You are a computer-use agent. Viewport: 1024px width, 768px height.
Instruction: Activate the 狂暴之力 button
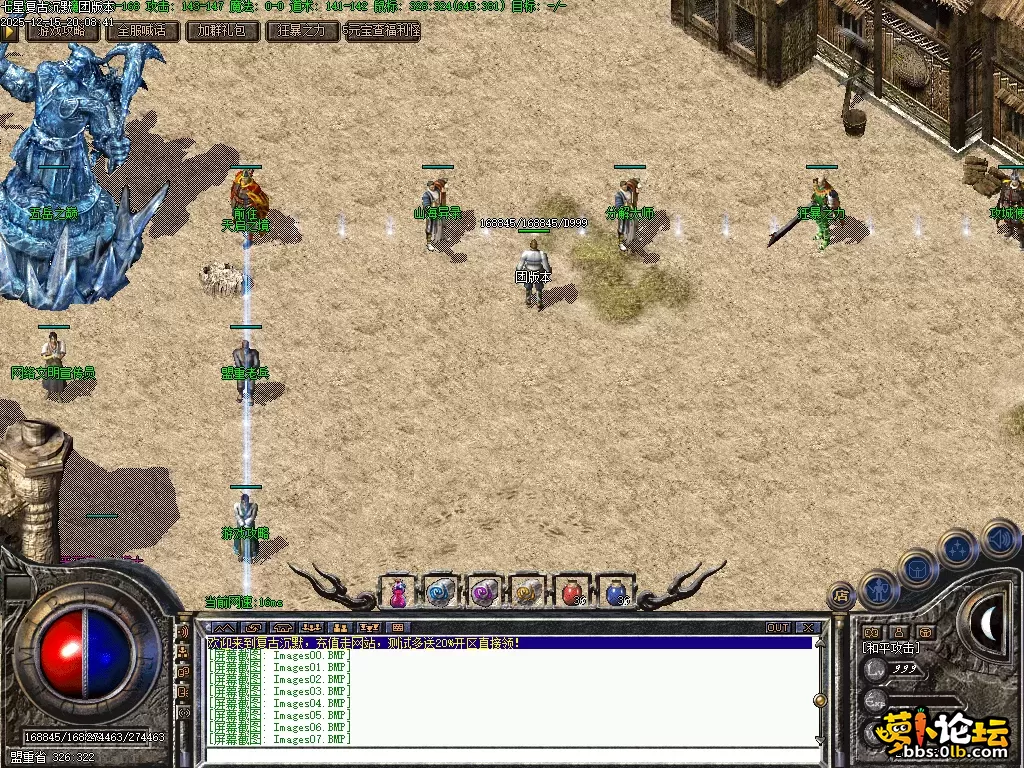[x=301, y=31]
